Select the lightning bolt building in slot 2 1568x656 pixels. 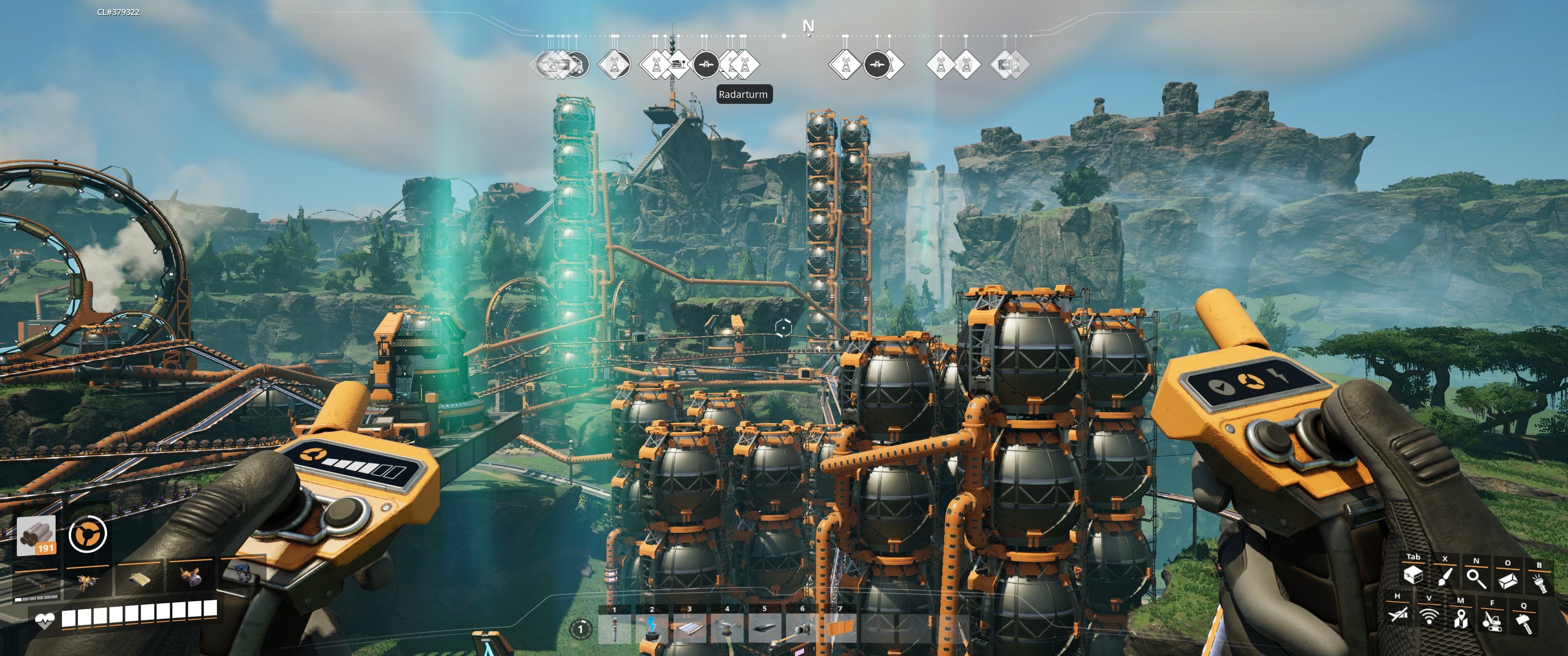(x=652, y=629)
